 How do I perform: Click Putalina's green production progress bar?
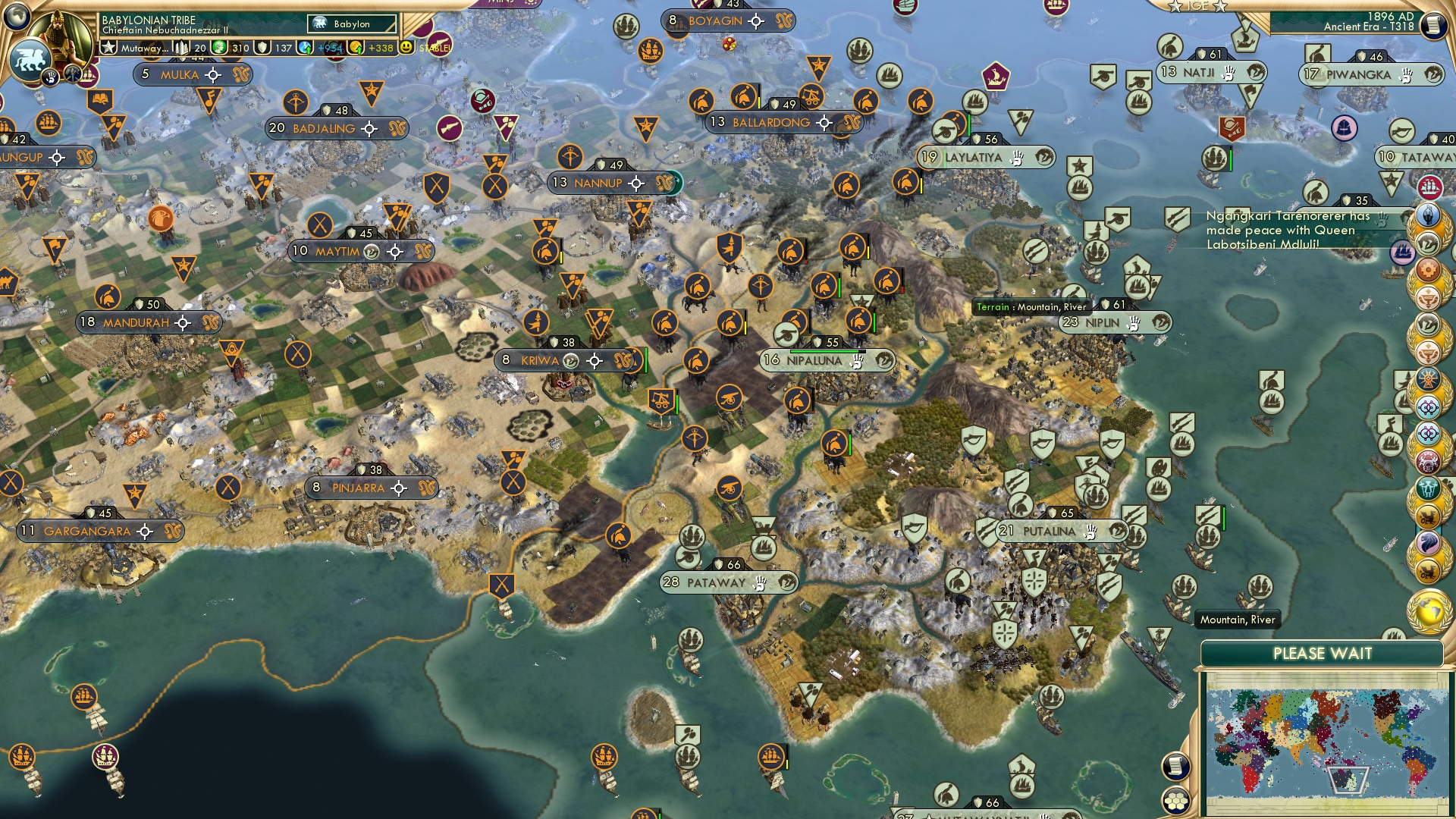pyautogui.click(x=1224, y=519)
